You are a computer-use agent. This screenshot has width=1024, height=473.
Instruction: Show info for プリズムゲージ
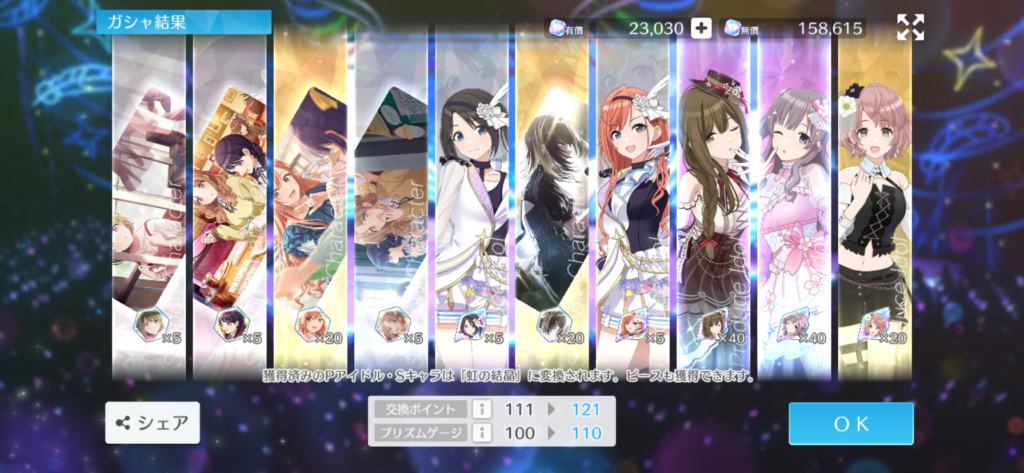(x=479, y=433)
